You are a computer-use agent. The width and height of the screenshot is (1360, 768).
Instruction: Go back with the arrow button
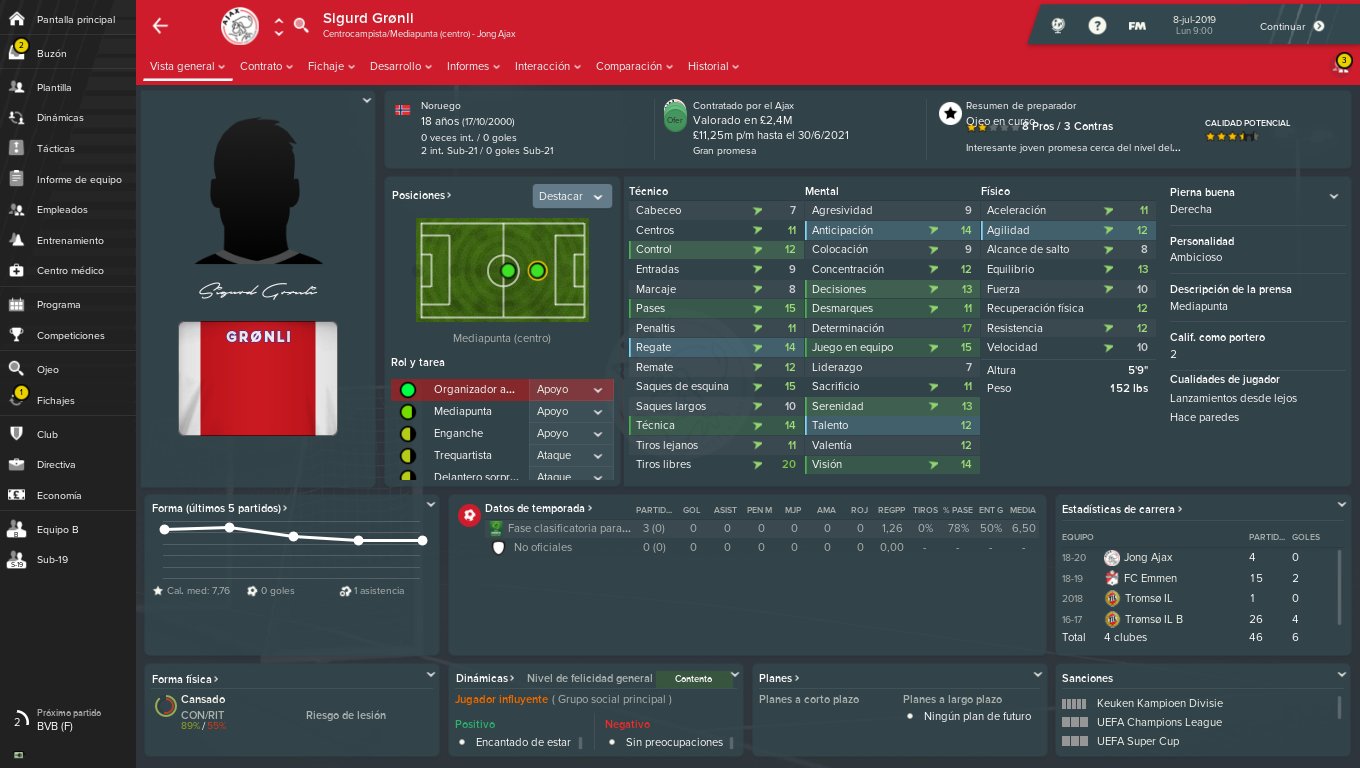[160, 26]
